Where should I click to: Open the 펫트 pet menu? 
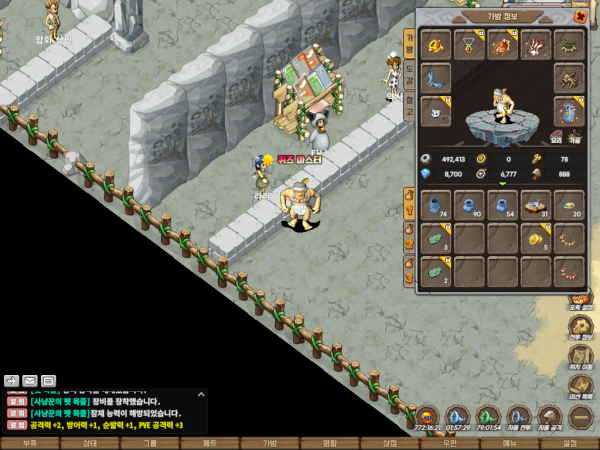tap(210, 443)
